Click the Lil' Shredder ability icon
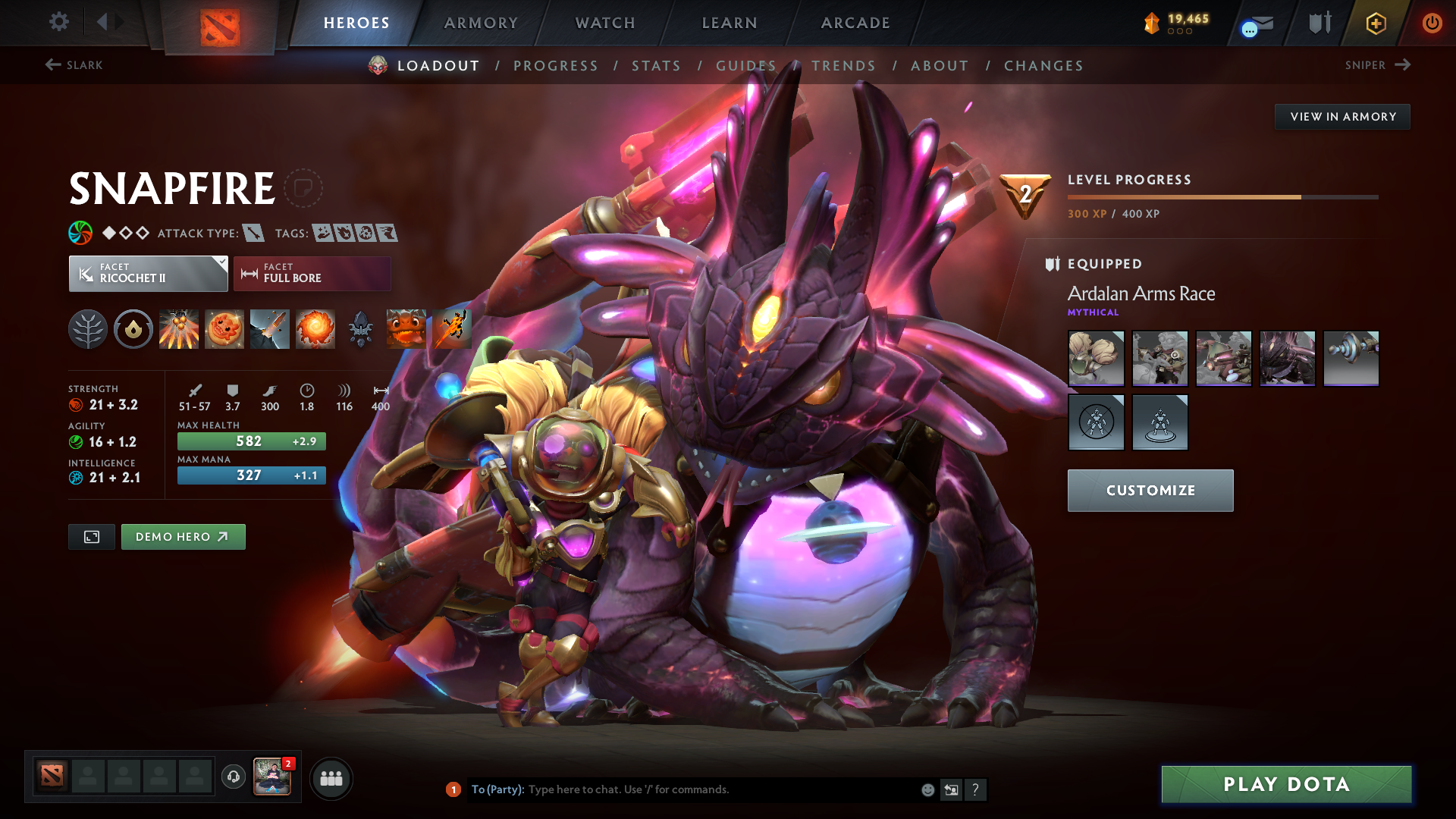 (x=270, y=328)
